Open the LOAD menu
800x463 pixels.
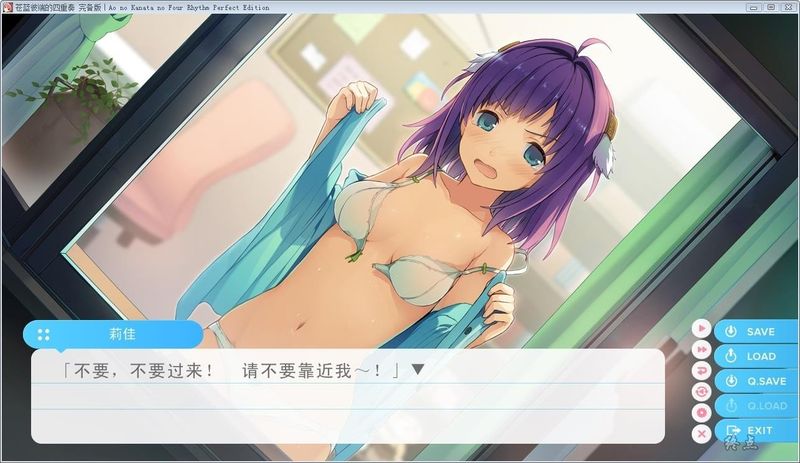point(756,356)
